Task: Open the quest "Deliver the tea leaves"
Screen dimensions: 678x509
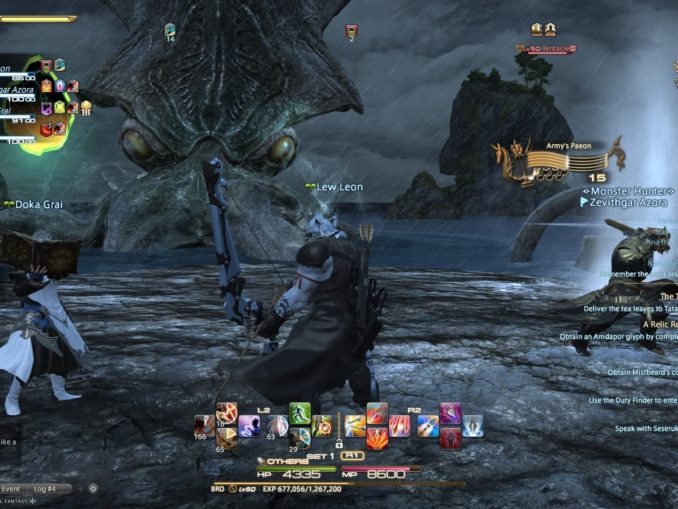Action: pyautogui.click(x=630, y=310)
